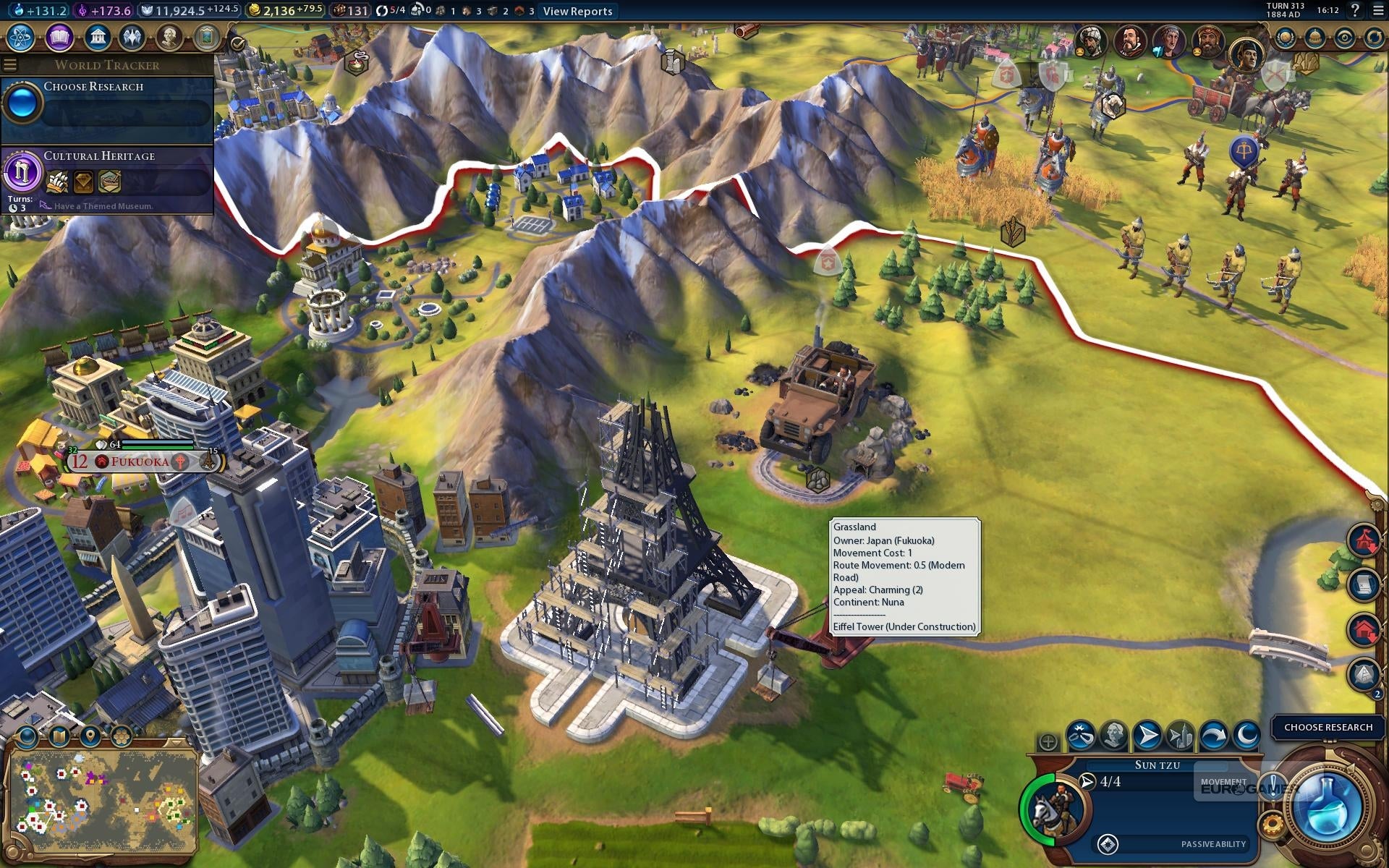
Task: Click the Choose Research notification label
Action: (1328, 727)
